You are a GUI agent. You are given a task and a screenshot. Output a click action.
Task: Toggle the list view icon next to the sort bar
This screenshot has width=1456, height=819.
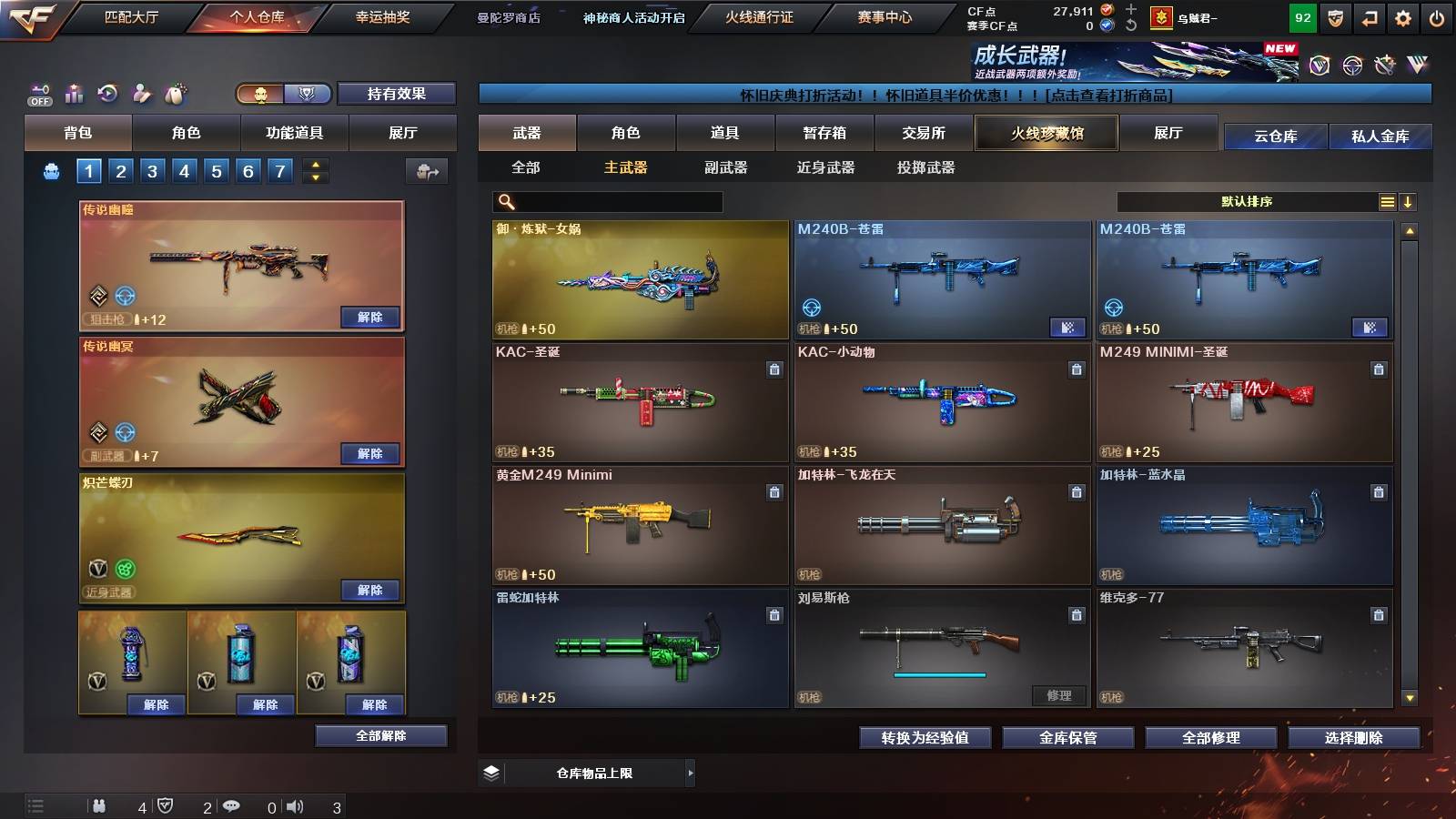1387,200
